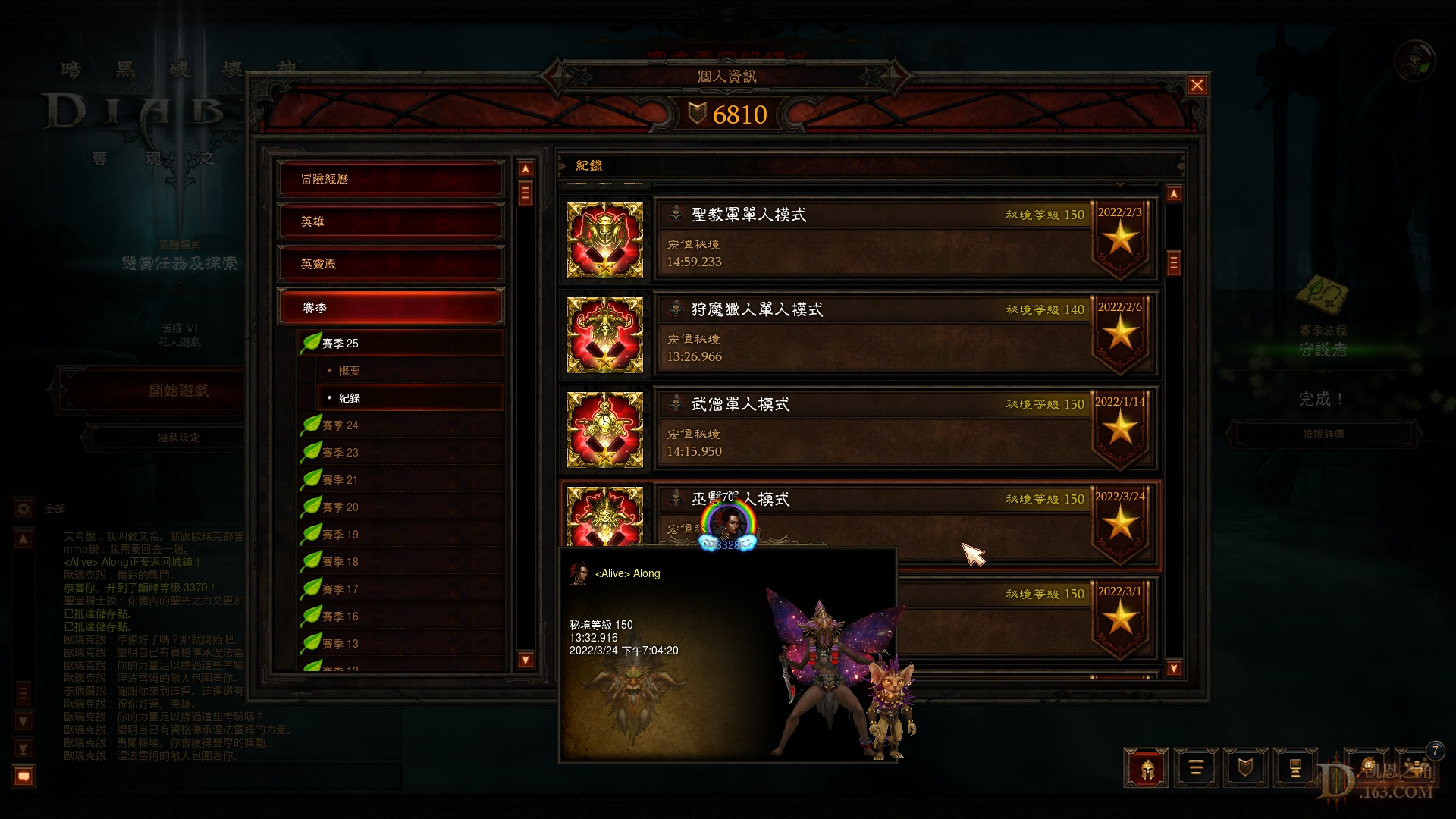
Task: Click the Crusader solo record medal icon
Action: [x=605, y=239]
